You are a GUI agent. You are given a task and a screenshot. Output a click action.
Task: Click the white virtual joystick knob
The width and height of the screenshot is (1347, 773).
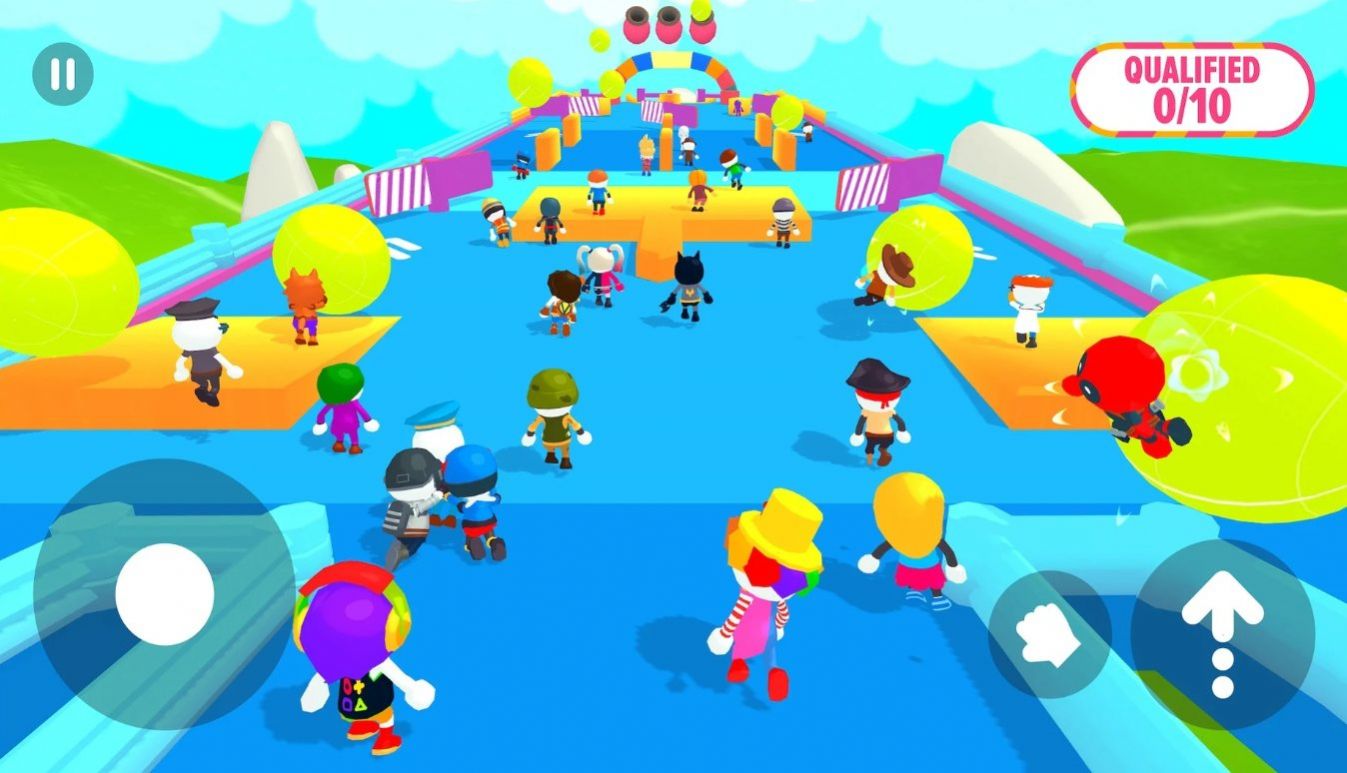click(165, 594)
